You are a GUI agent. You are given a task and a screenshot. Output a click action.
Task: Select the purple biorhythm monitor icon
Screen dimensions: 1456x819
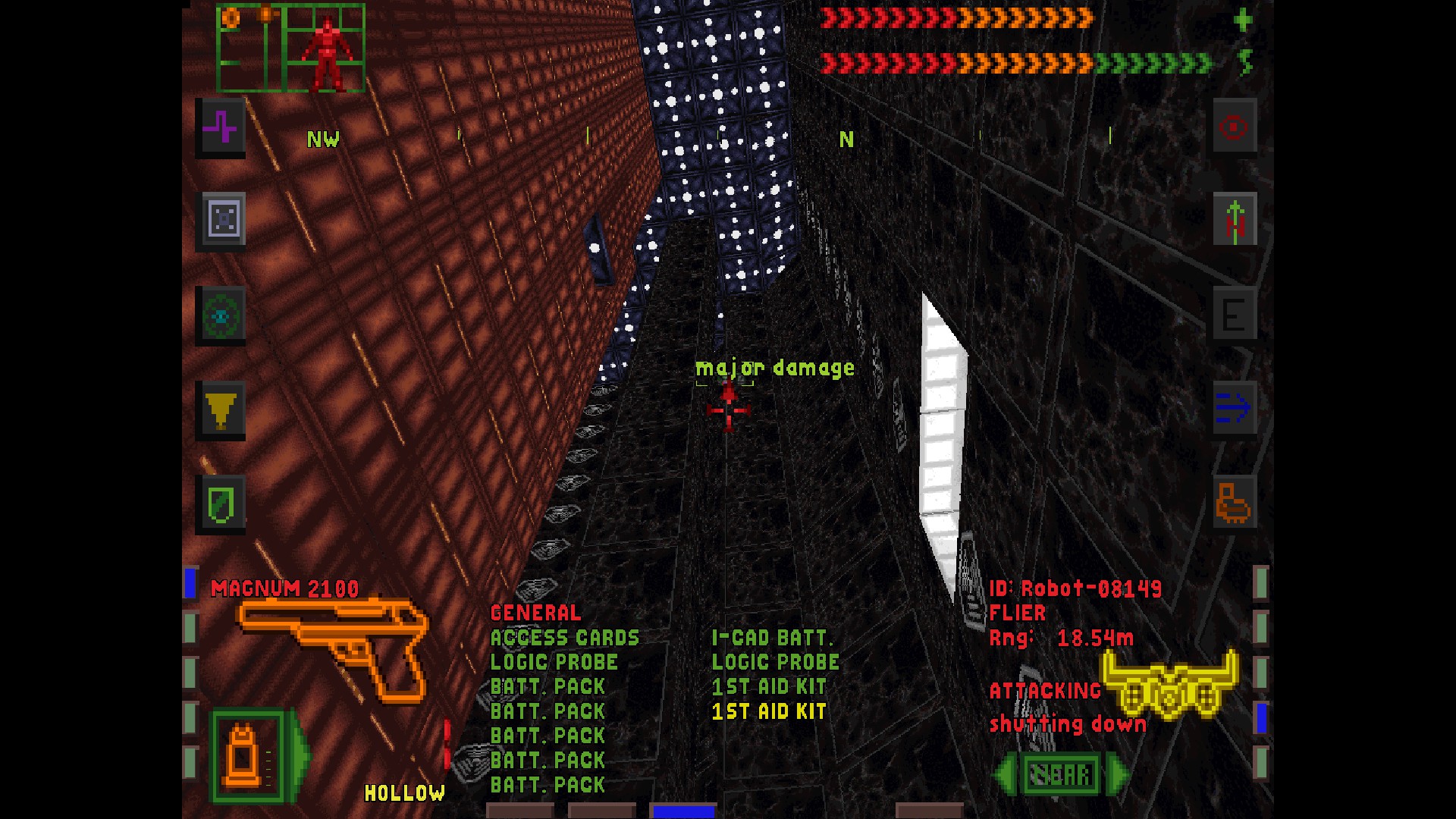point(221,129)
